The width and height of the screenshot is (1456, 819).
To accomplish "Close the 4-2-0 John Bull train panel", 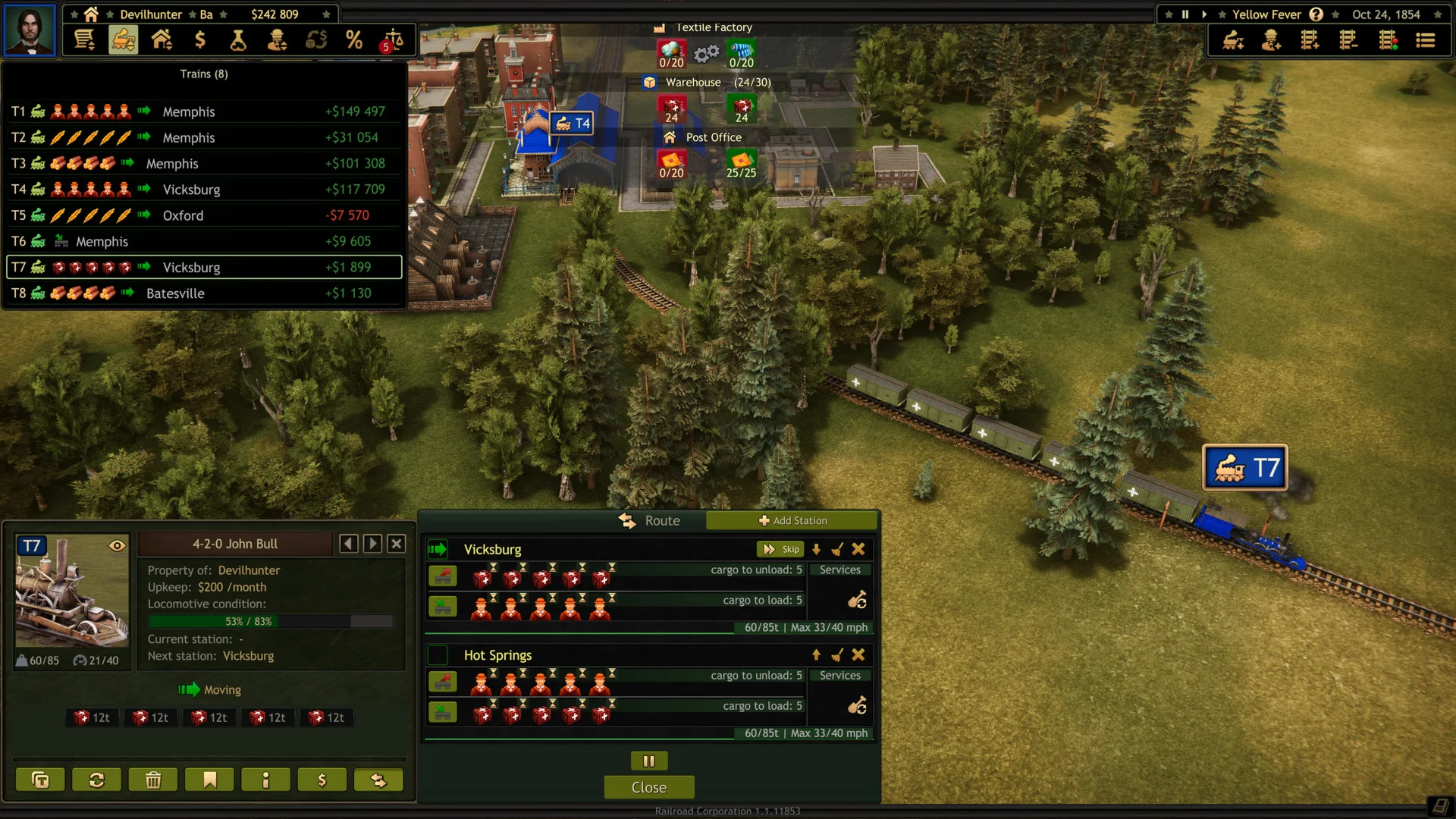I will pyautogui.click(x=396, y=544).
